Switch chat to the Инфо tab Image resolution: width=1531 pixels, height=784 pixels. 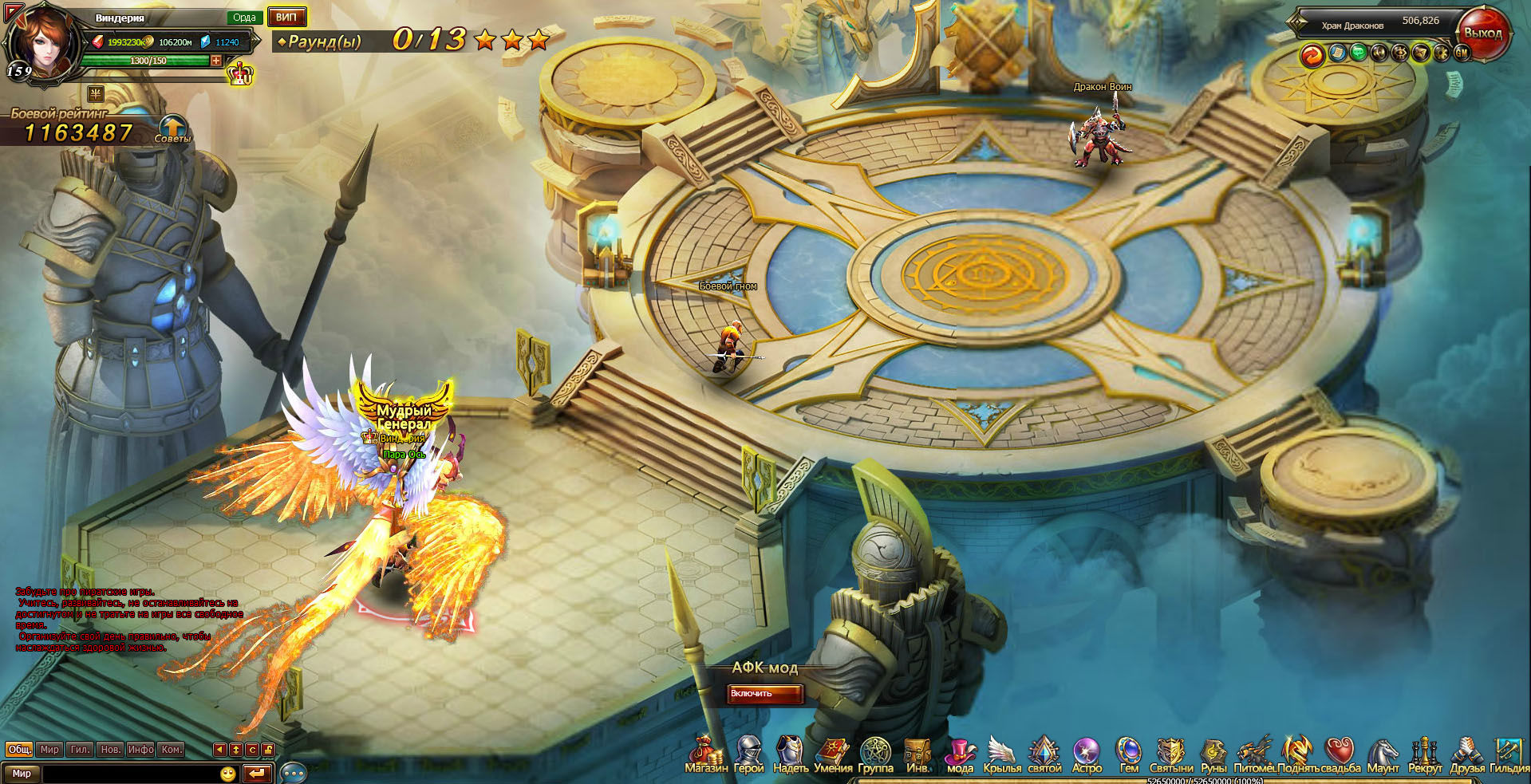click(x=140, y=750)
